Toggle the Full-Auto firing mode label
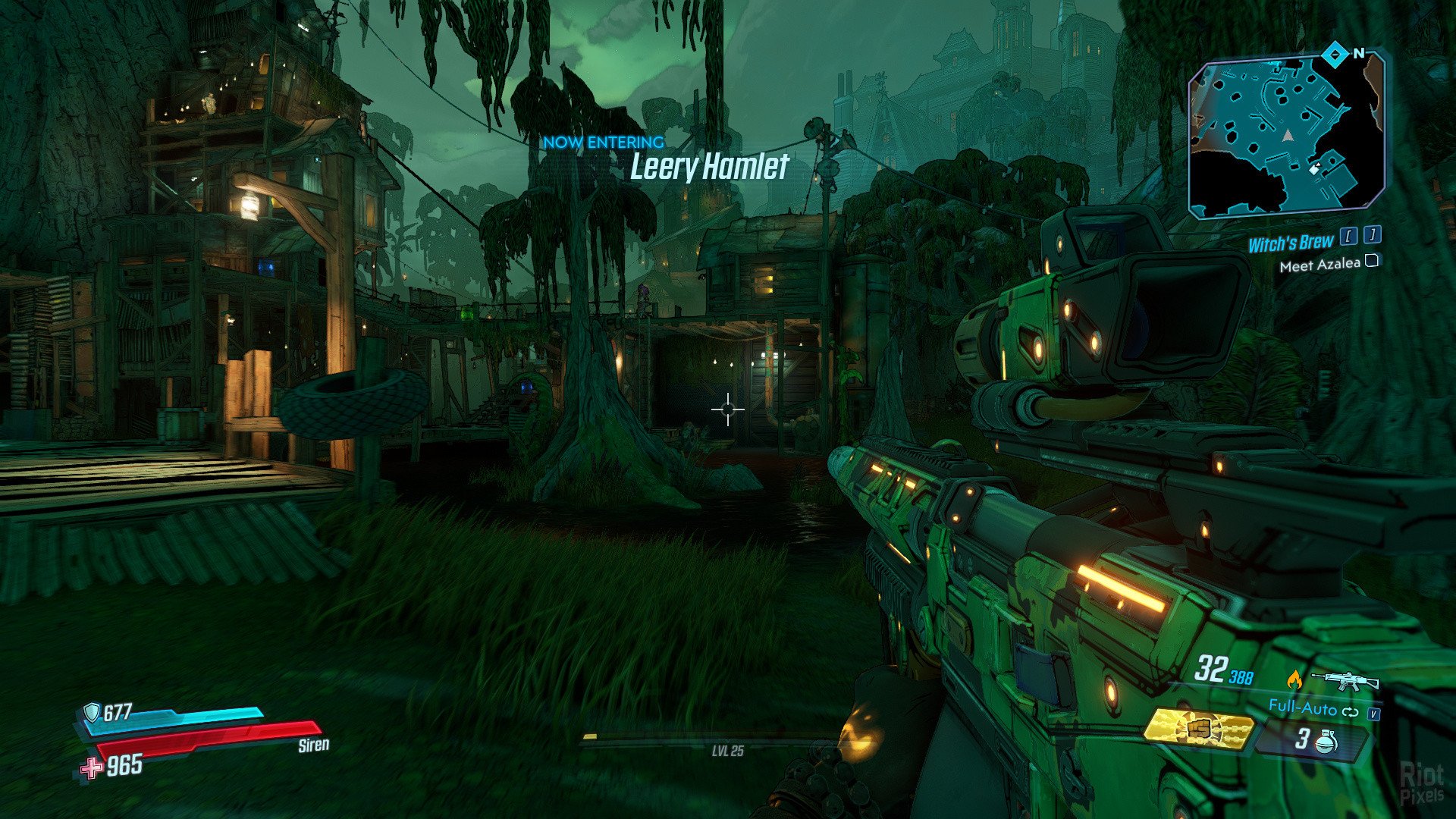 (1302, 708)
